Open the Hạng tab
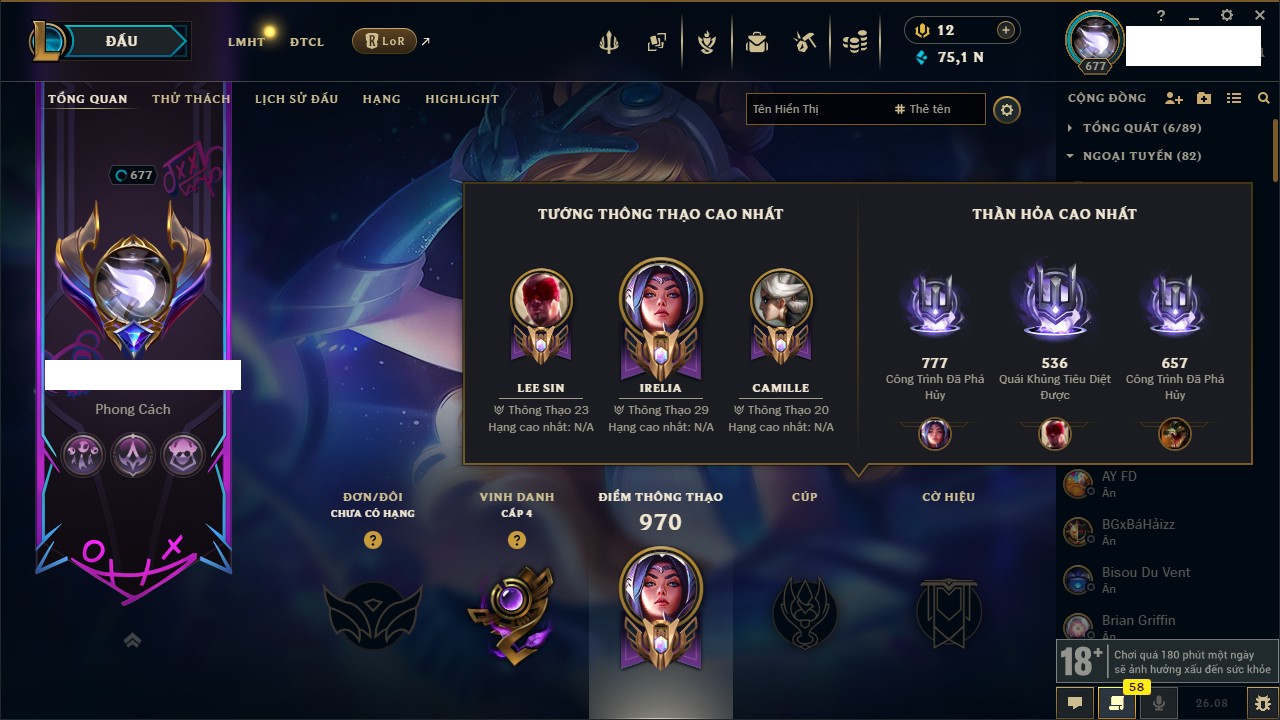 (381, 99)
